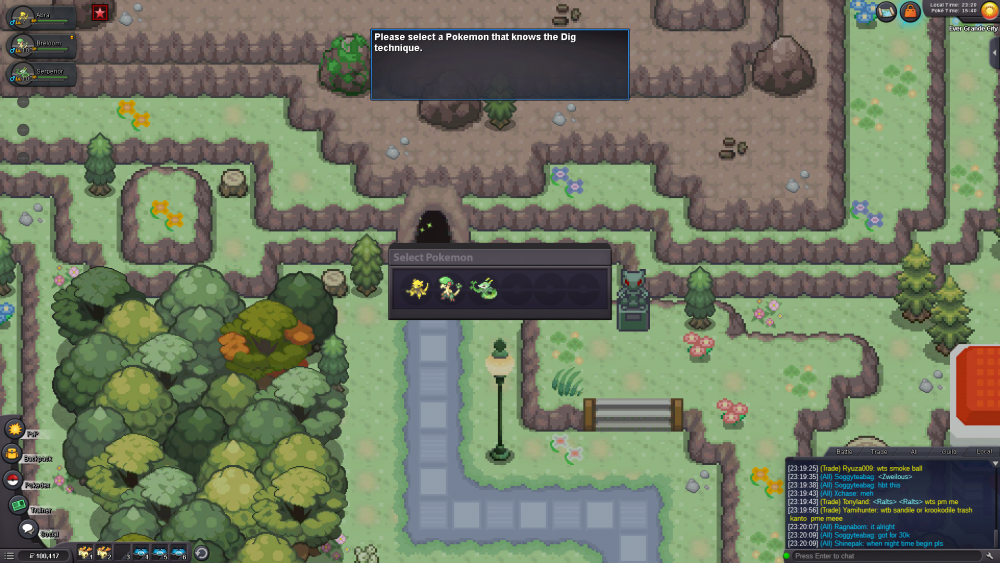Image resolution: width=1000 pixels, height=563 pixels.
Task: Open the Social menu
Action: [27, 528]
